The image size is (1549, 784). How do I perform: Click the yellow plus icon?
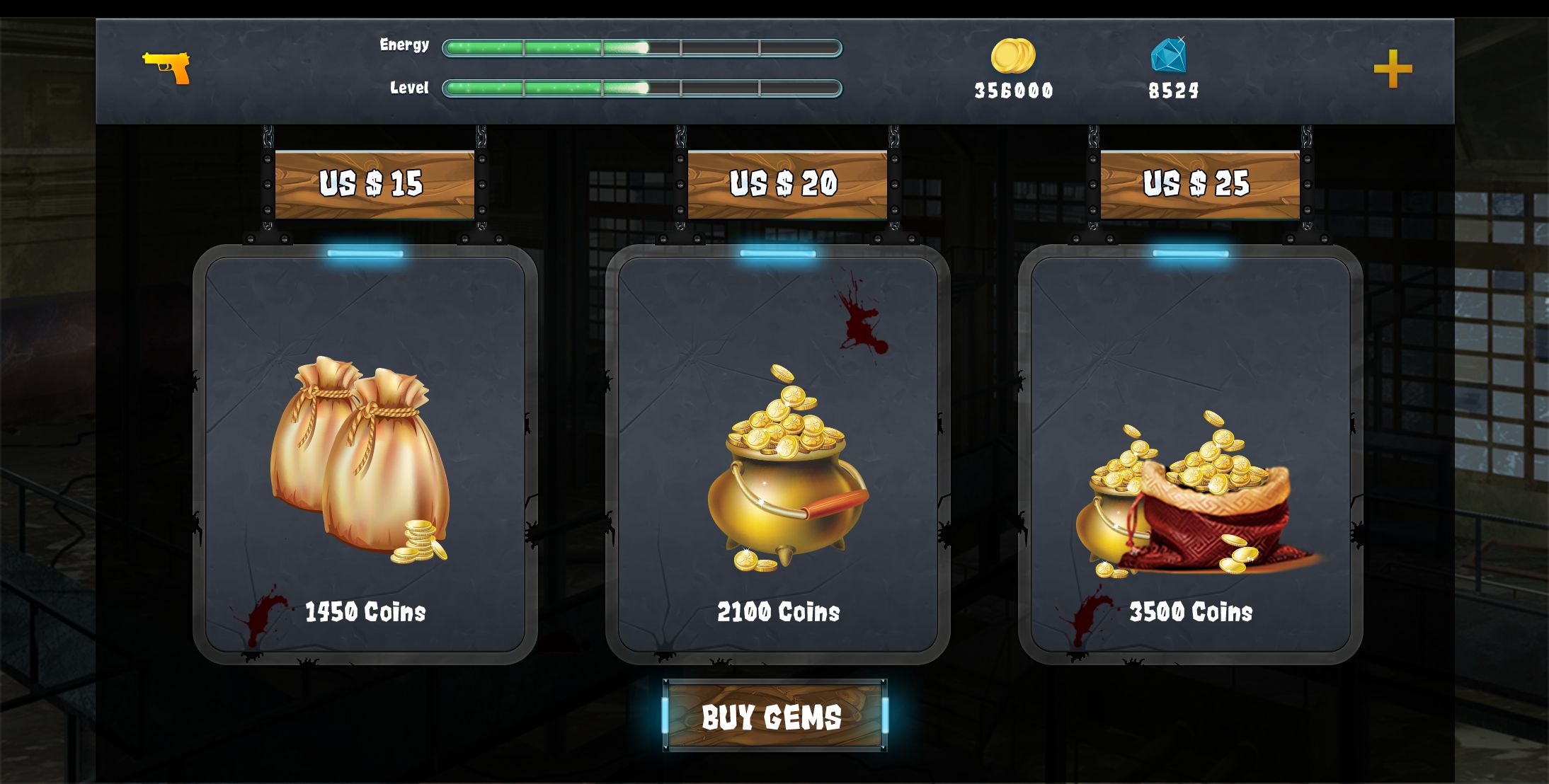(1393, 69)
